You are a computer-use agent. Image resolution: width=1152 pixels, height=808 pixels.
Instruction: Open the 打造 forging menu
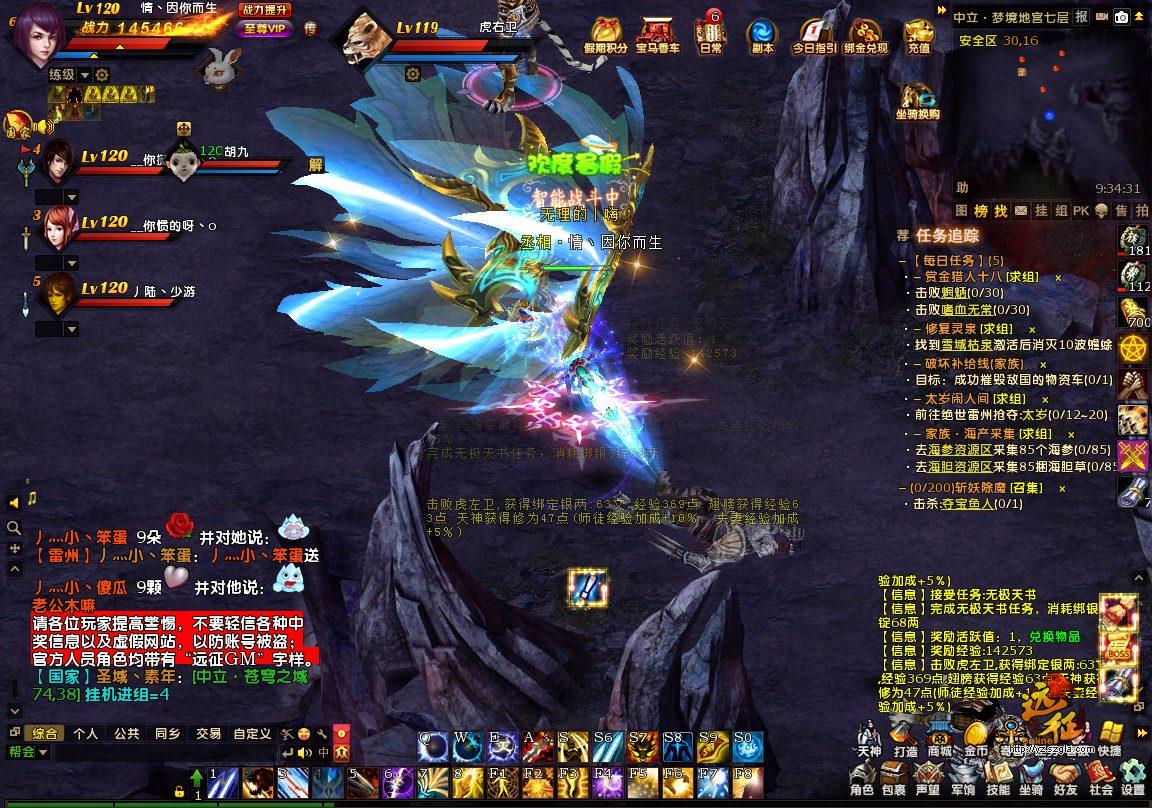click(x=905, y=737)
